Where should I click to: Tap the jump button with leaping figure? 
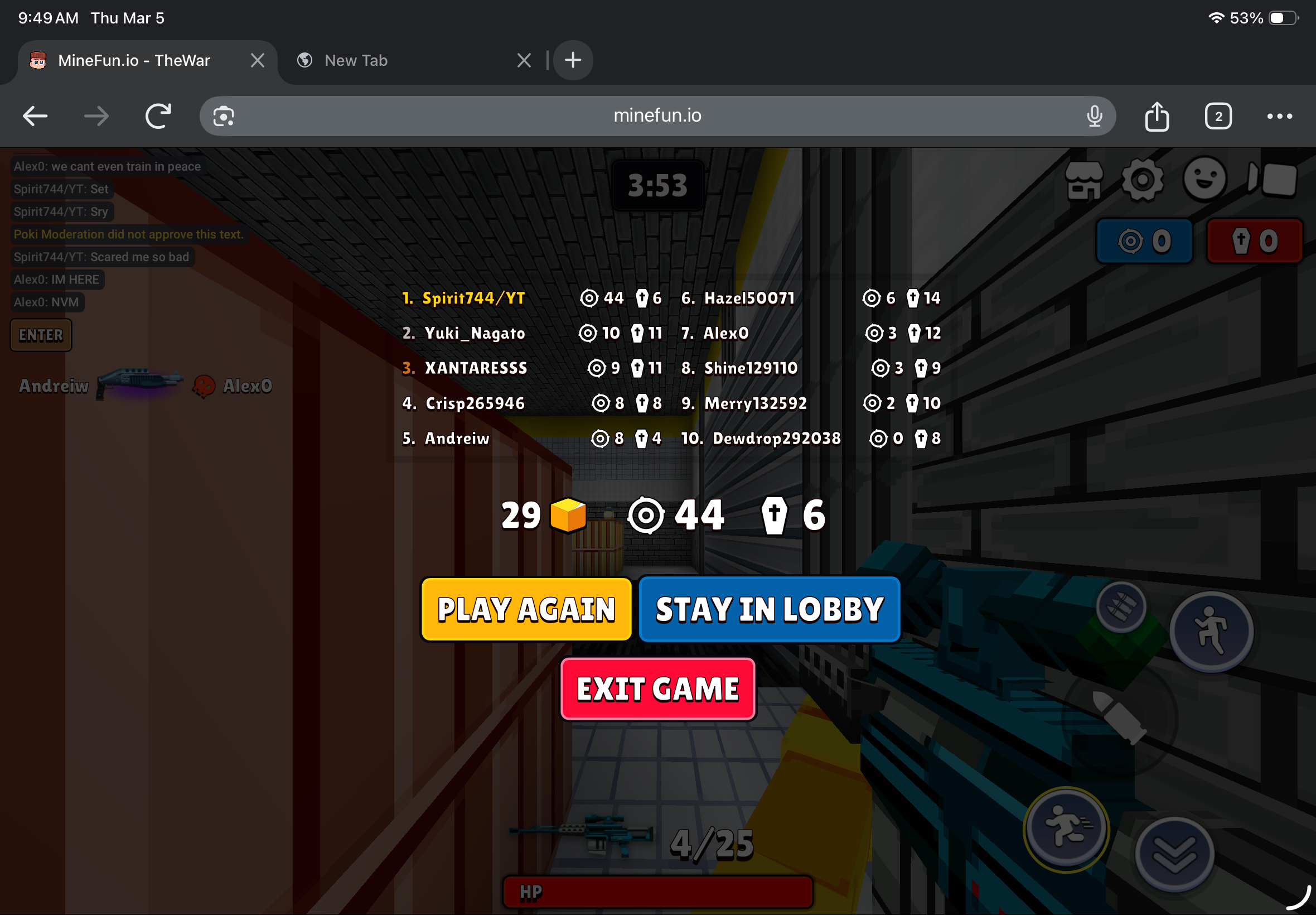pos(1211,631)
